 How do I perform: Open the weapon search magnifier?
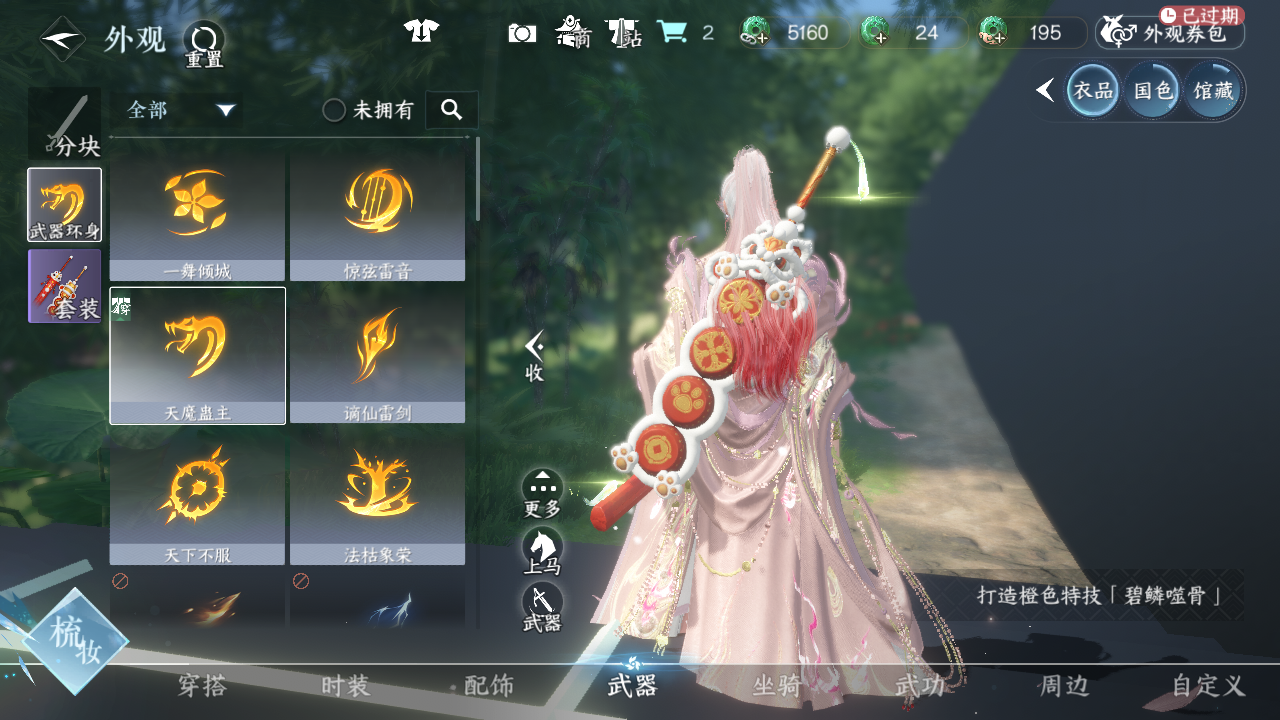[452, 110]
